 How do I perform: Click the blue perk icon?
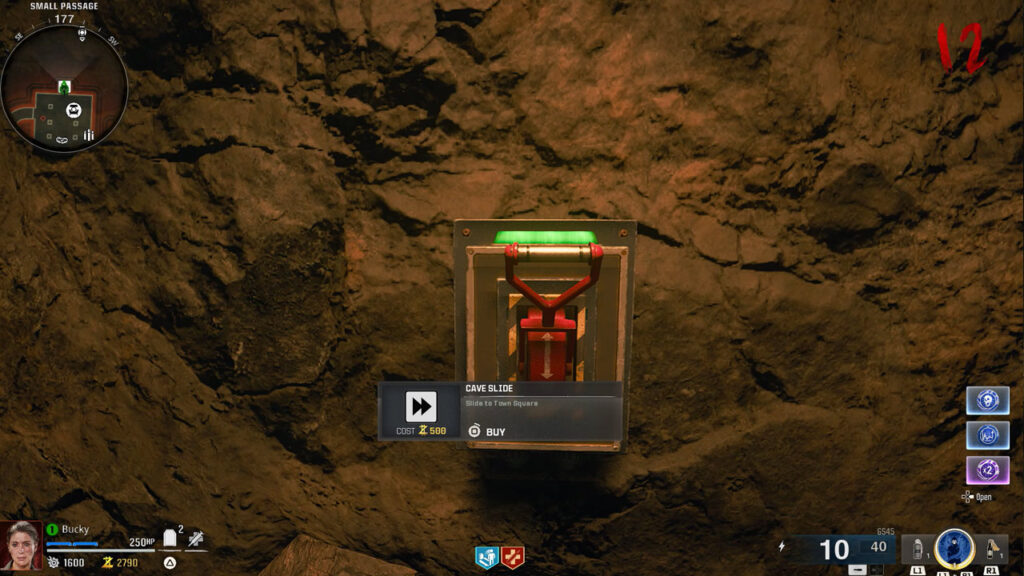[487, 558]
